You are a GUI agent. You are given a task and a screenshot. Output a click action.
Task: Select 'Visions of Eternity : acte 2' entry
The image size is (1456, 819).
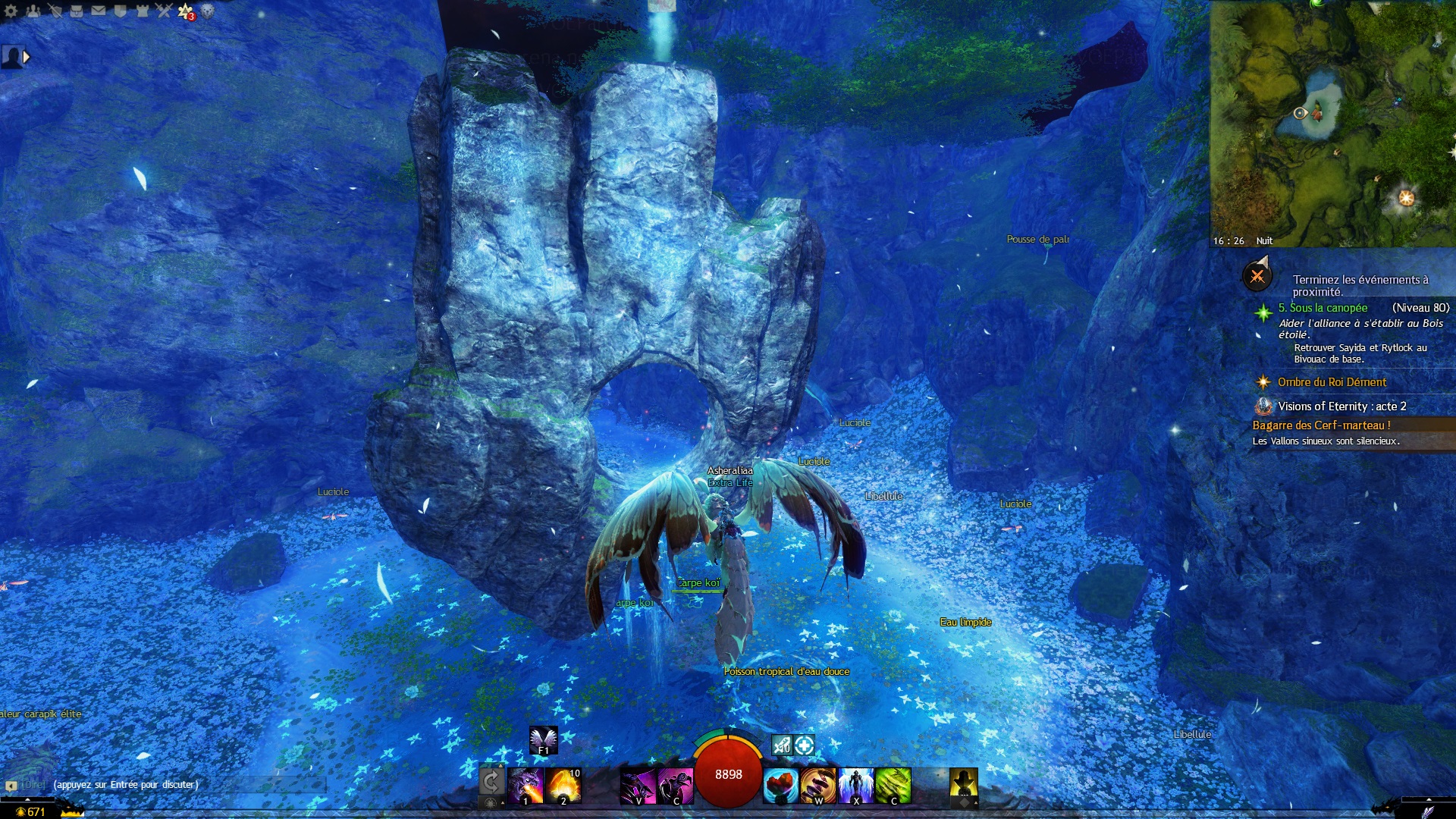(1341, 406)
